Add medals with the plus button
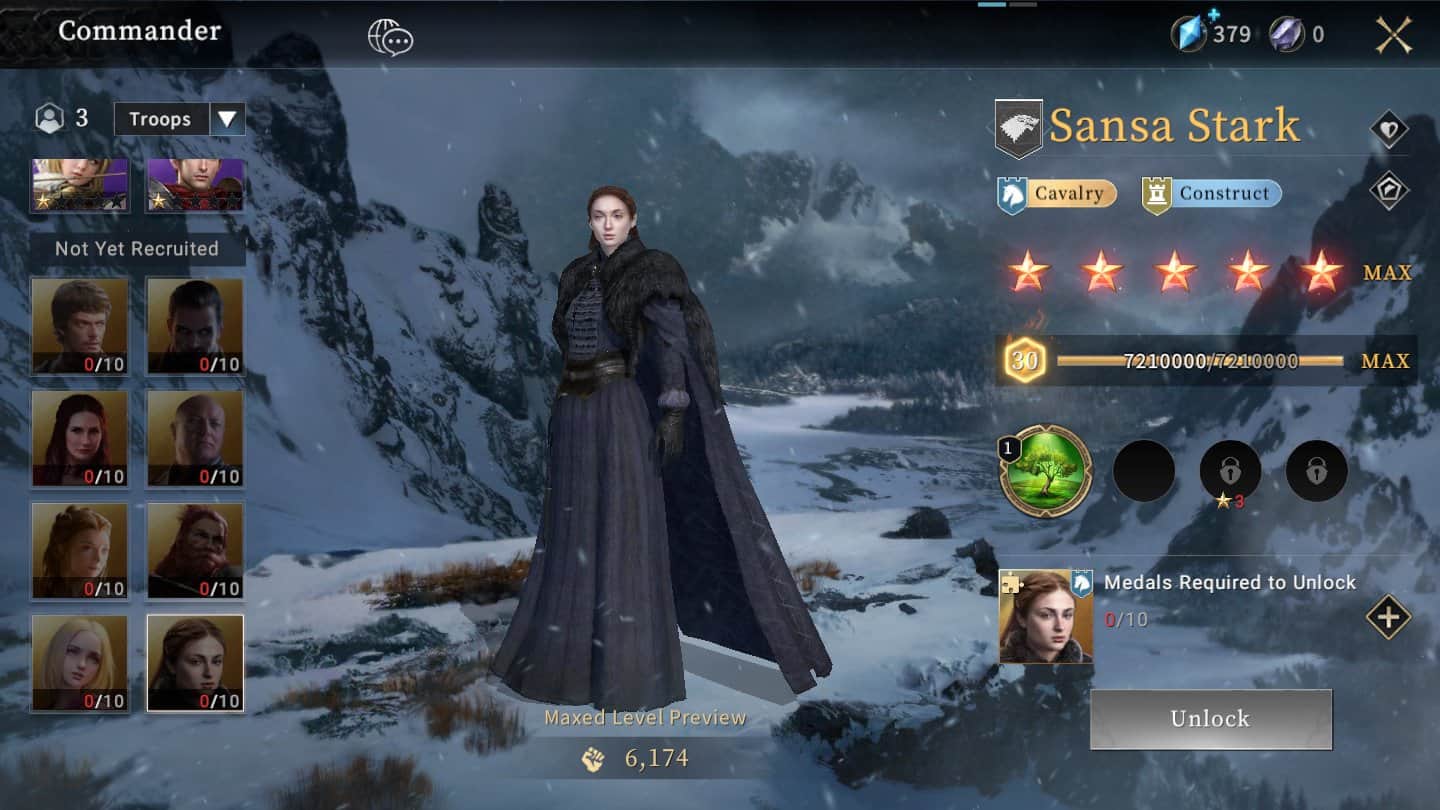The width and height of the screenshot is (1440, 810). pos(1388,617)
